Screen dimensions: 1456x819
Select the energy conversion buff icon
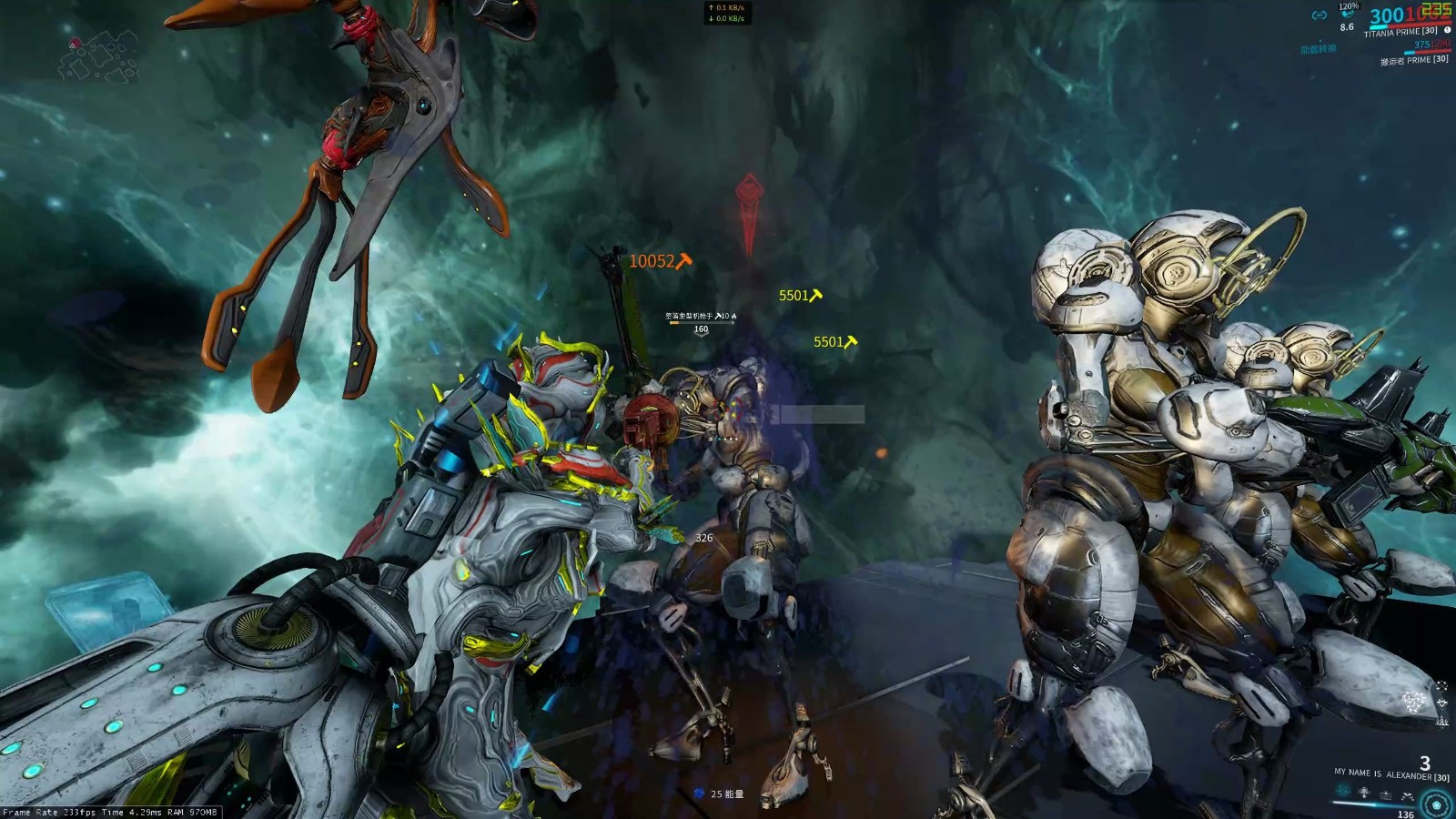1319,15
